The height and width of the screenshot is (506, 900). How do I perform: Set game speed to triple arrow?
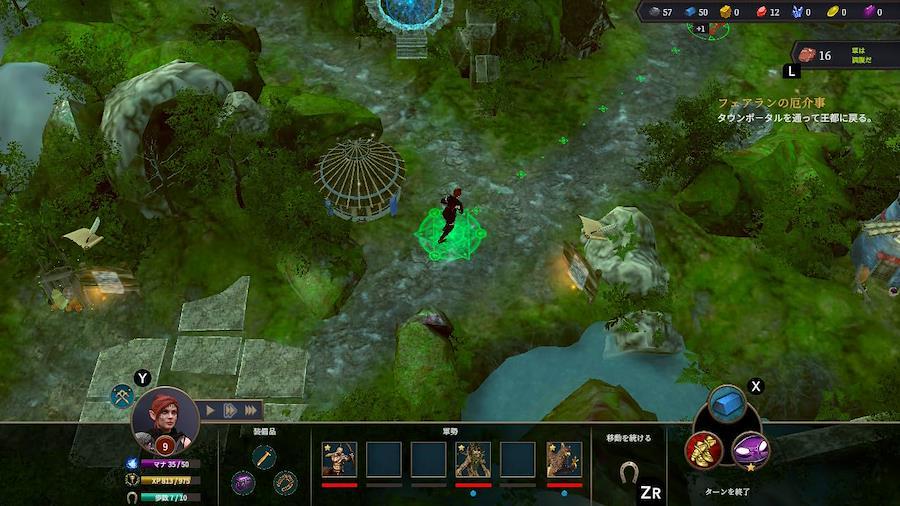[250, 410]
